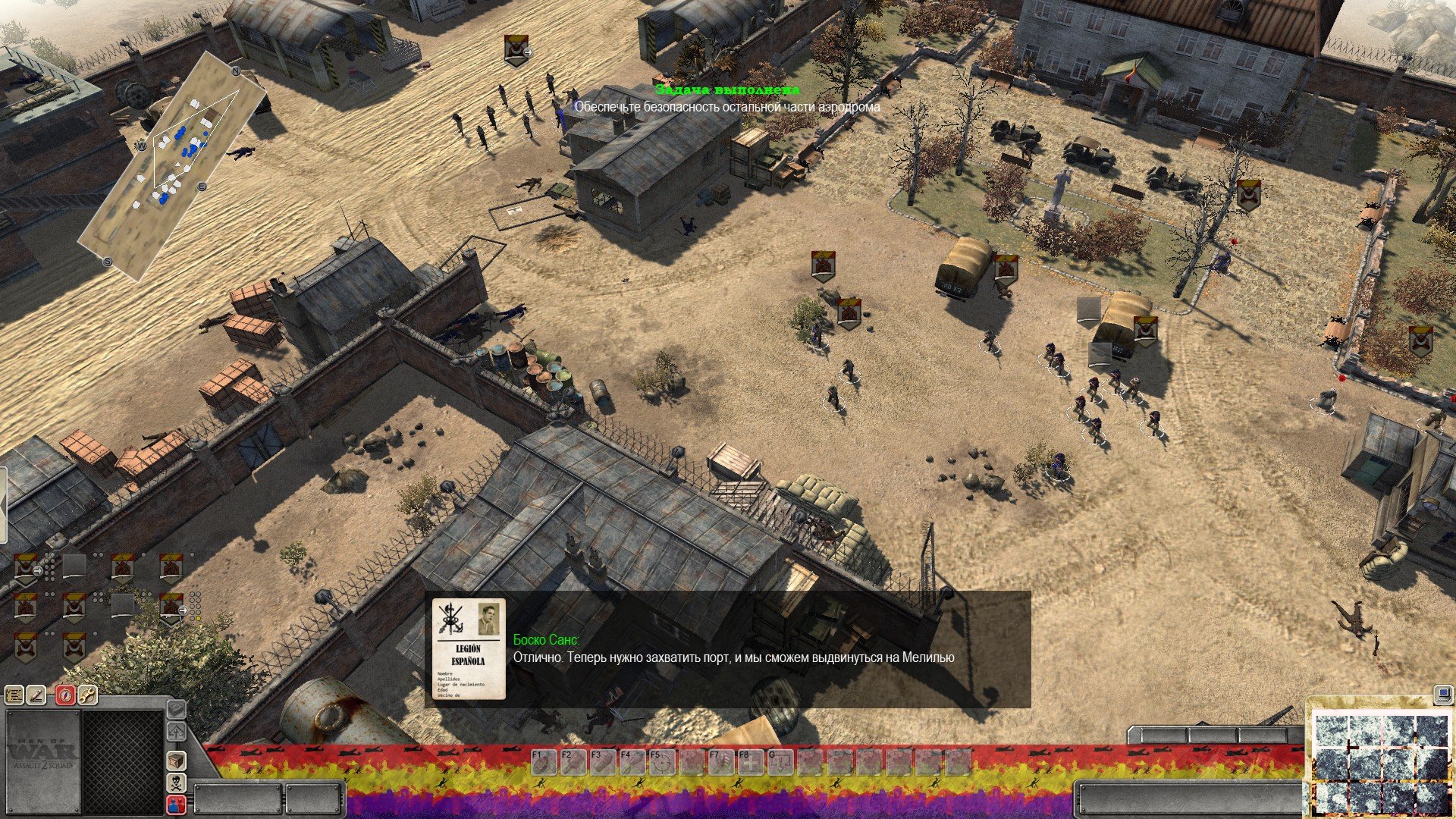Click the Legión Española ID card portrait

click(469, 648)
